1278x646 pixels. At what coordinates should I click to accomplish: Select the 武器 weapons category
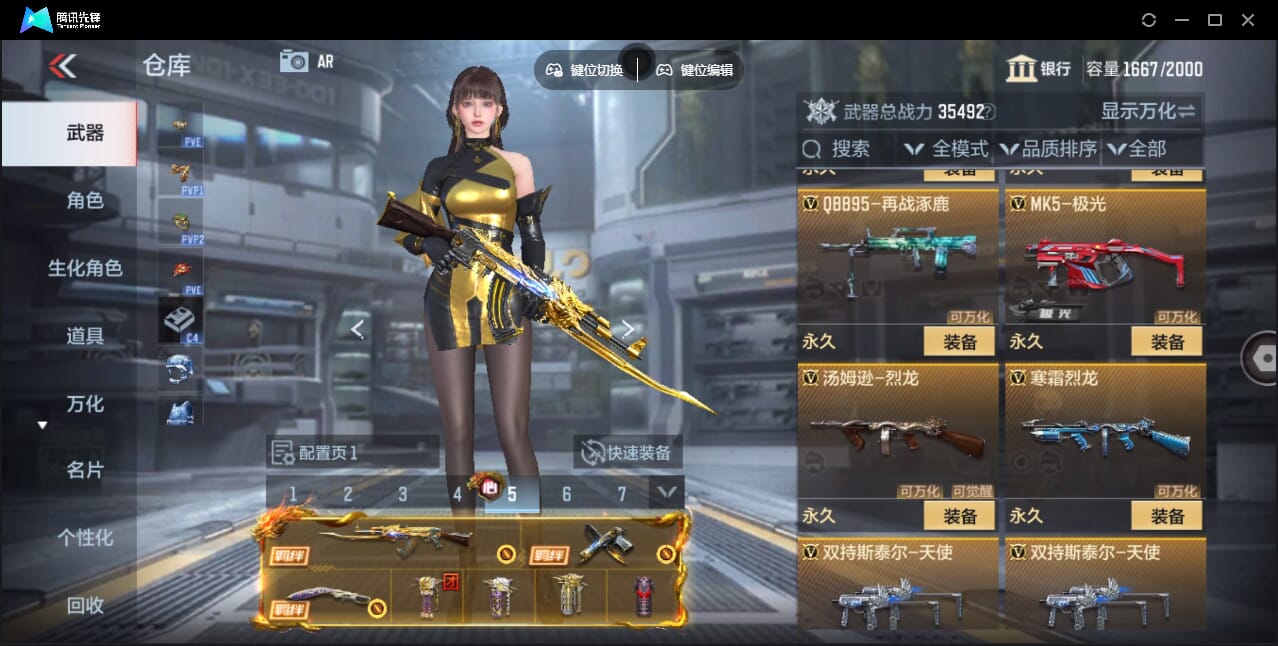pos(85,133)
